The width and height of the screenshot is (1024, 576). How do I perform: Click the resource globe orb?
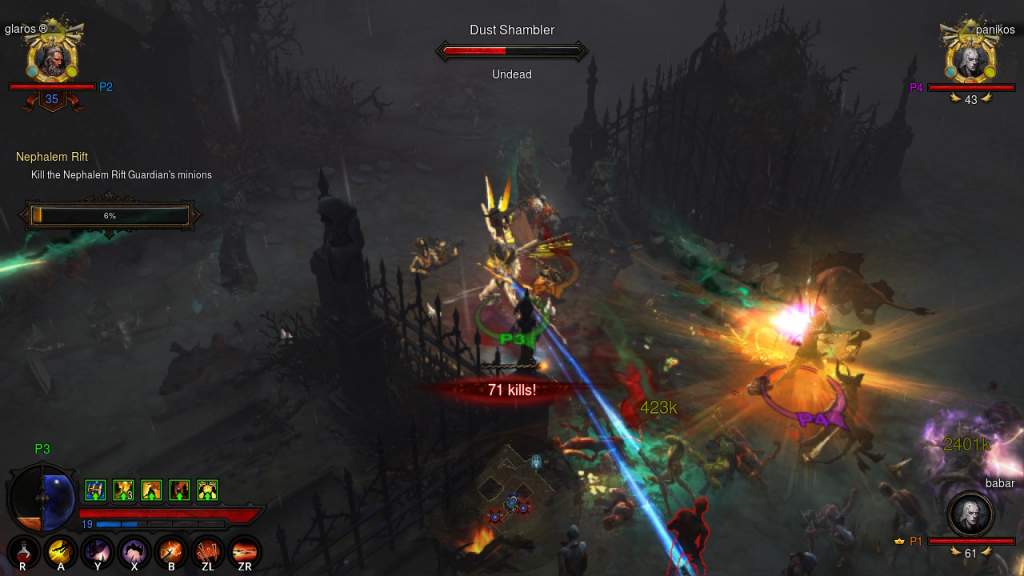[42, 497]
